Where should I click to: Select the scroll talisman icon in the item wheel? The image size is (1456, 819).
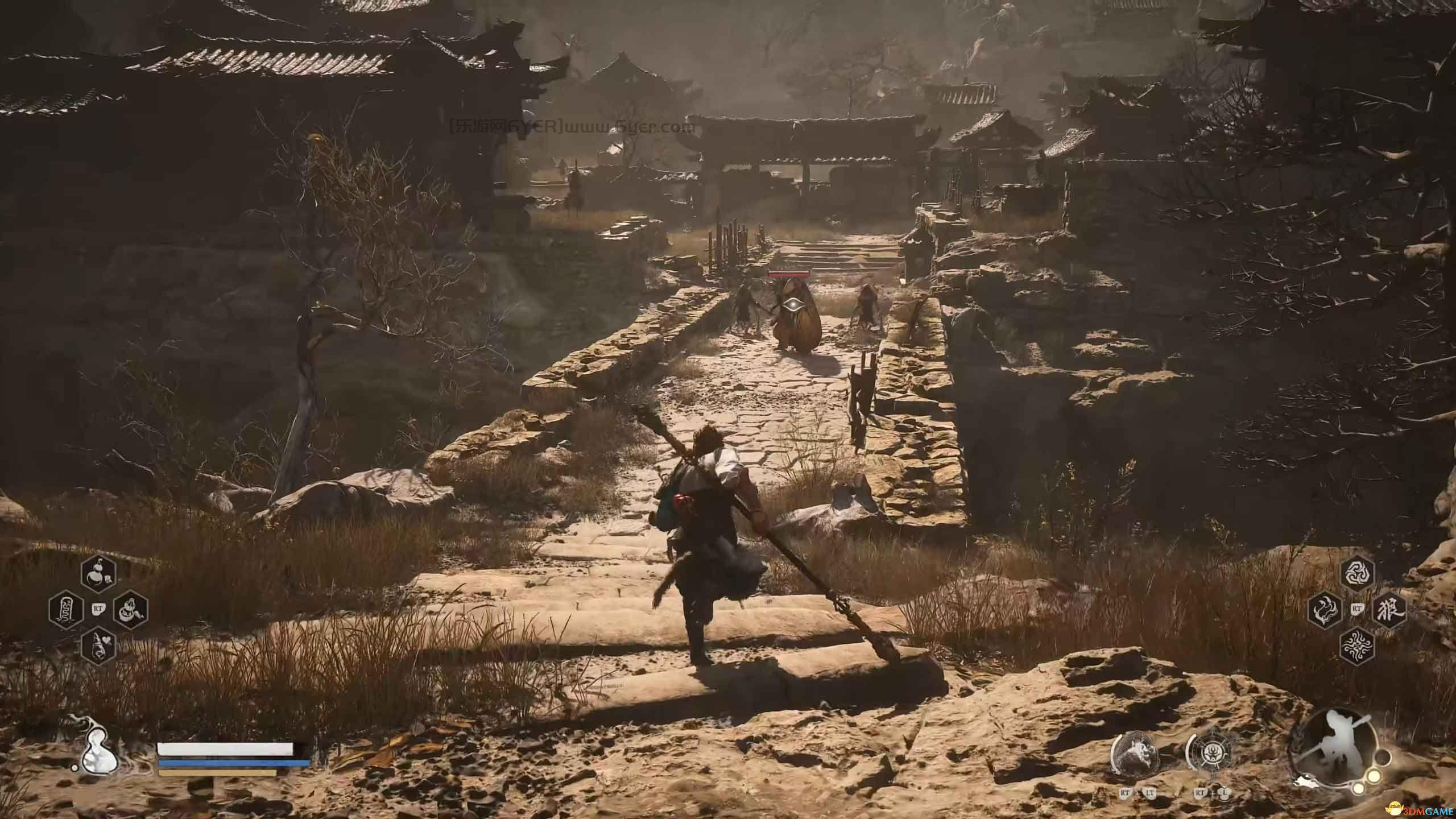tap(67, 610)
